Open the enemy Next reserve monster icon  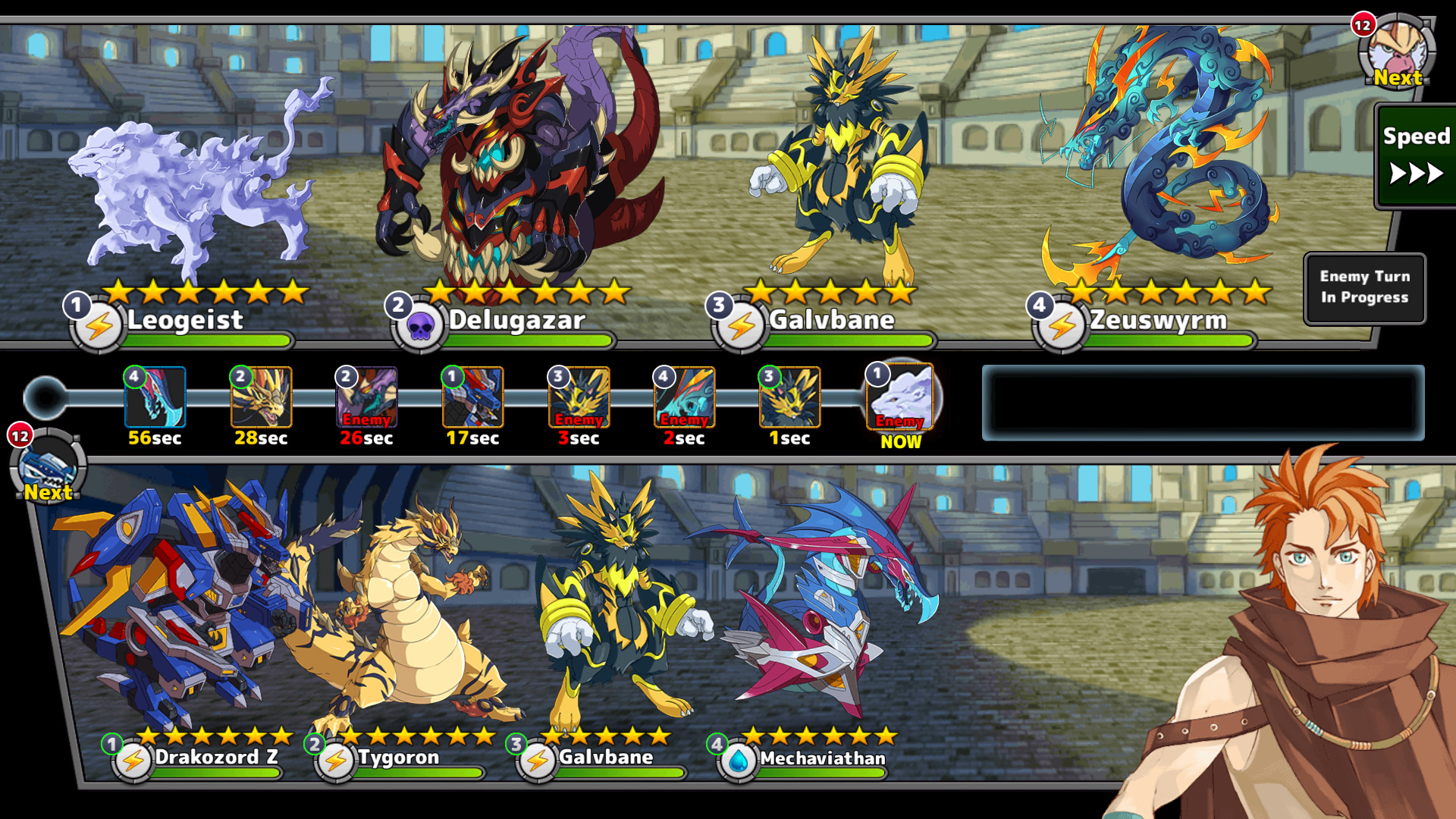(1397, 52)
